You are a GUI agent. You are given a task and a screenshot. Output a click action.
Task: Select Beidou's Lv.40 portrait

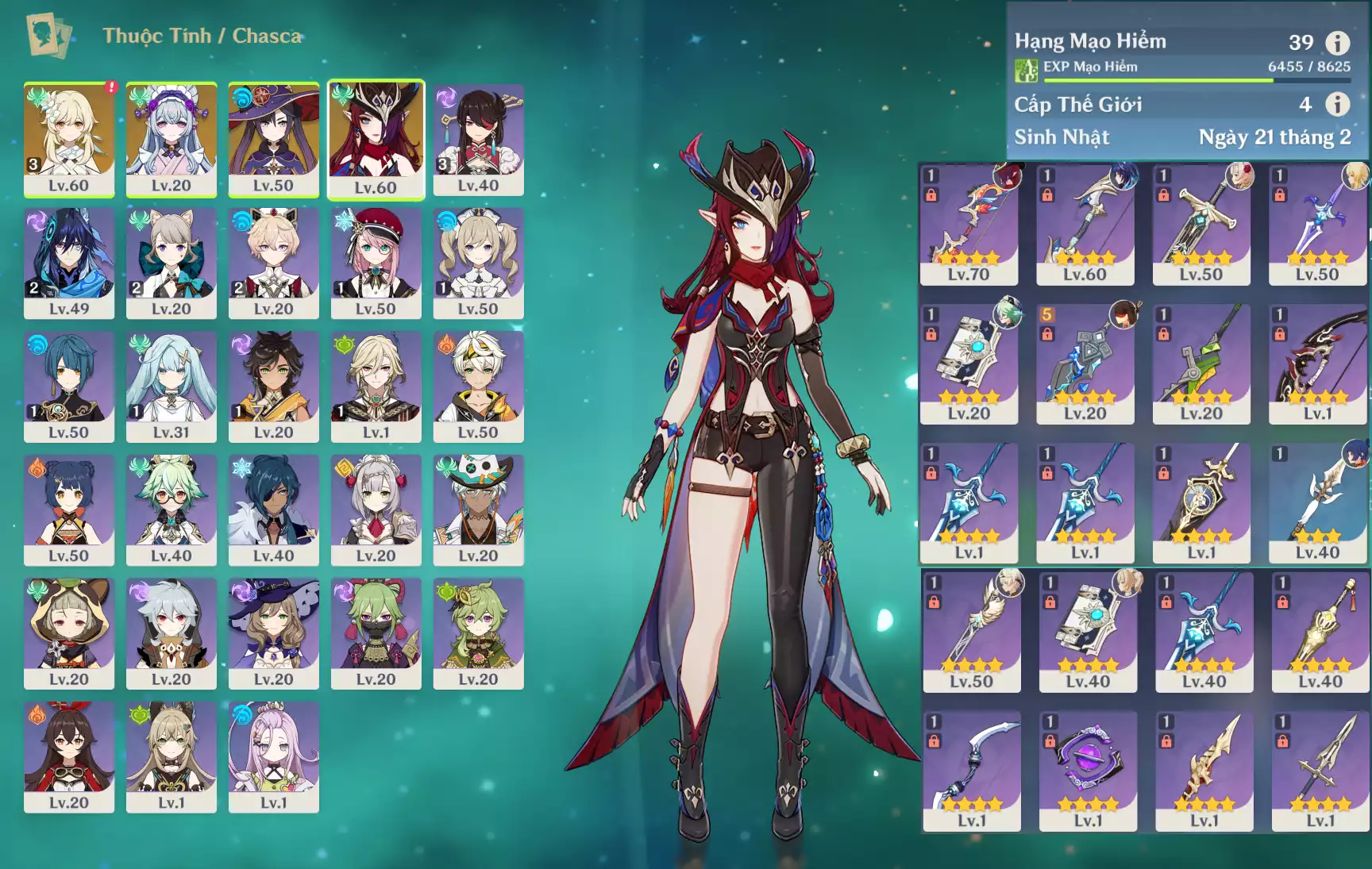coord(478,139)
